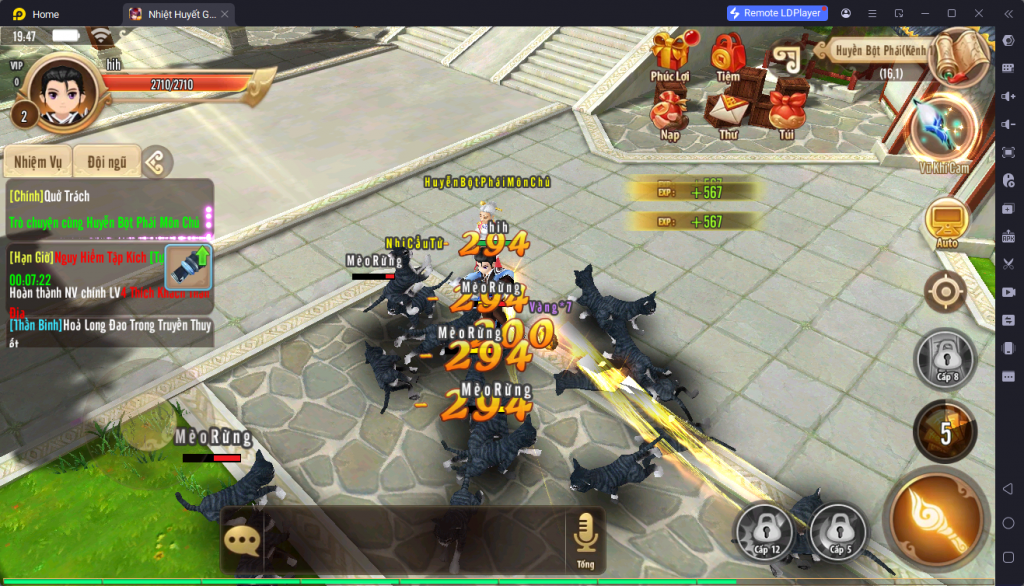This screenshot has height=586, width=1024.
Task: Tap the locked Cấp 8 skill slot
Action: pos(945,357)
